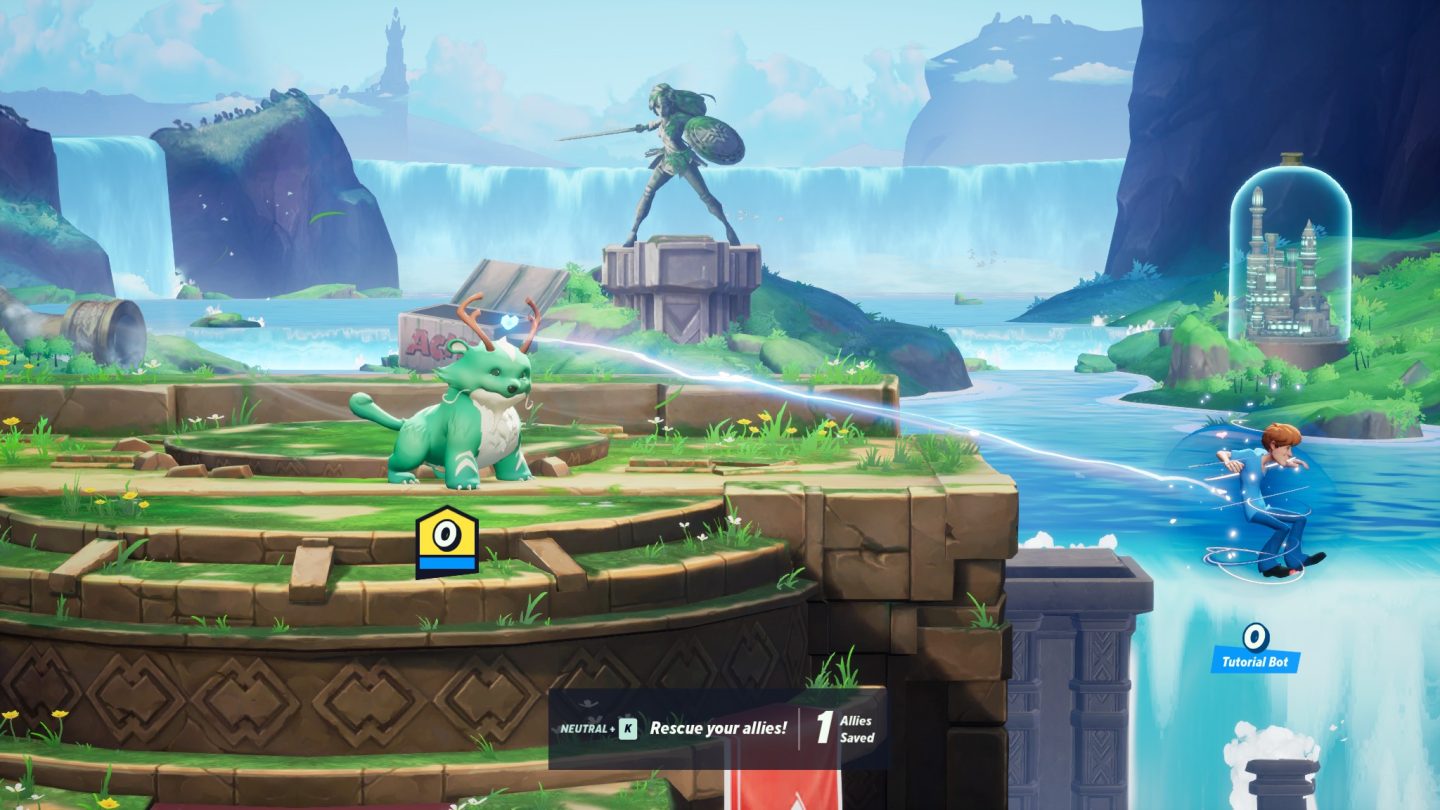The height and width of the screenshot is (810, 1440).
Task: Click the K keyboard key icon
Action: click(627, 728)
